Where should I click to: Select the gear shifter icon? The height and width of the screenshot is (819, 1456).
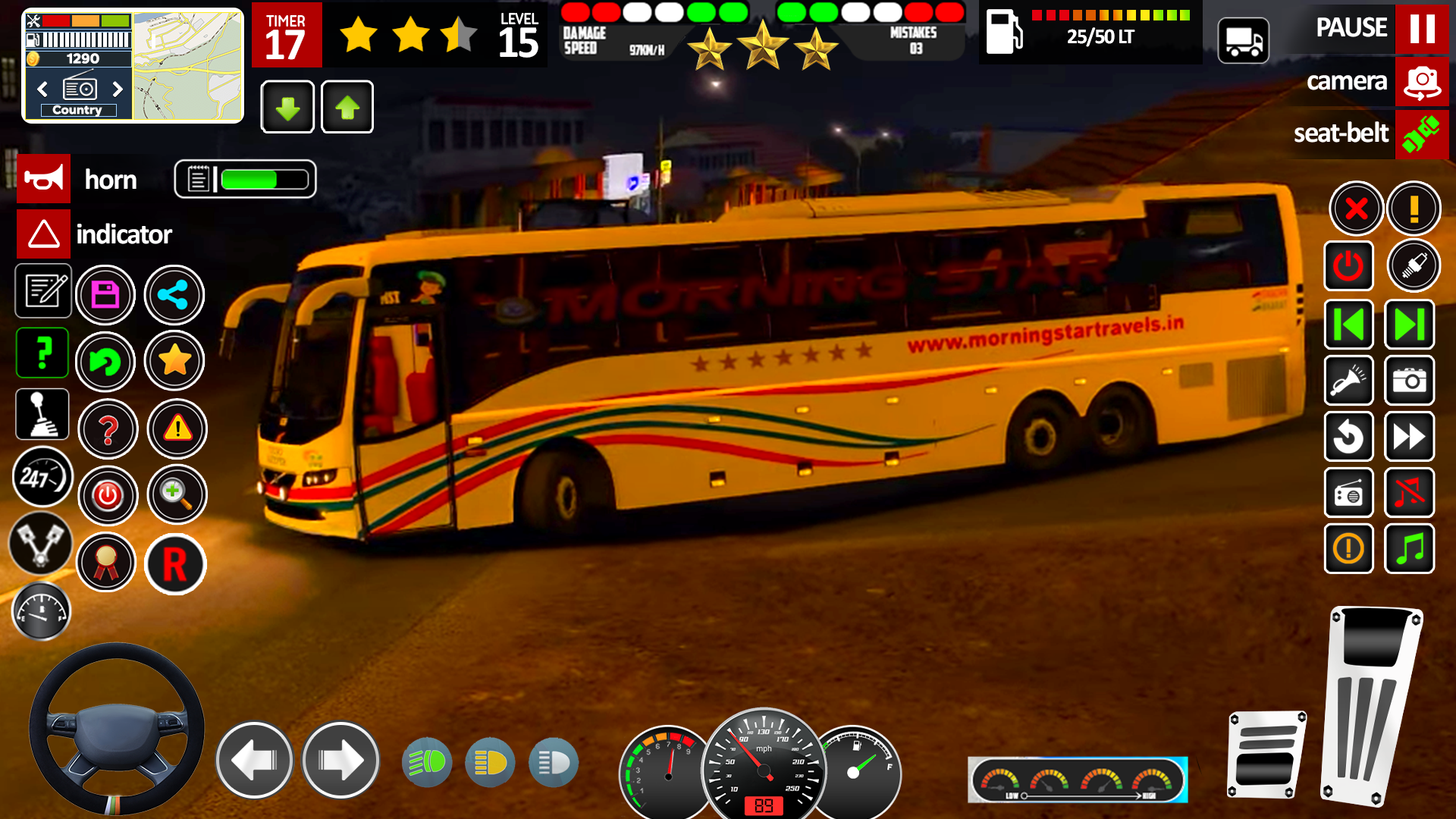pos(42,414)
